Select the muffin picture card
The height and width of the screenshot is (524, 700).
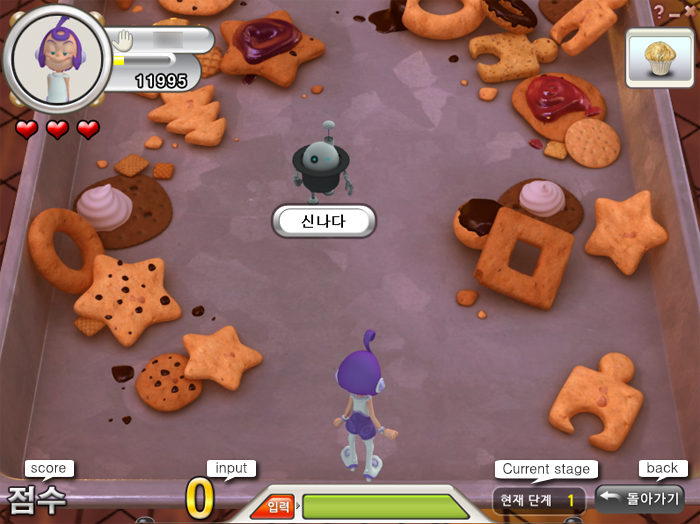(x=660, y=53)
